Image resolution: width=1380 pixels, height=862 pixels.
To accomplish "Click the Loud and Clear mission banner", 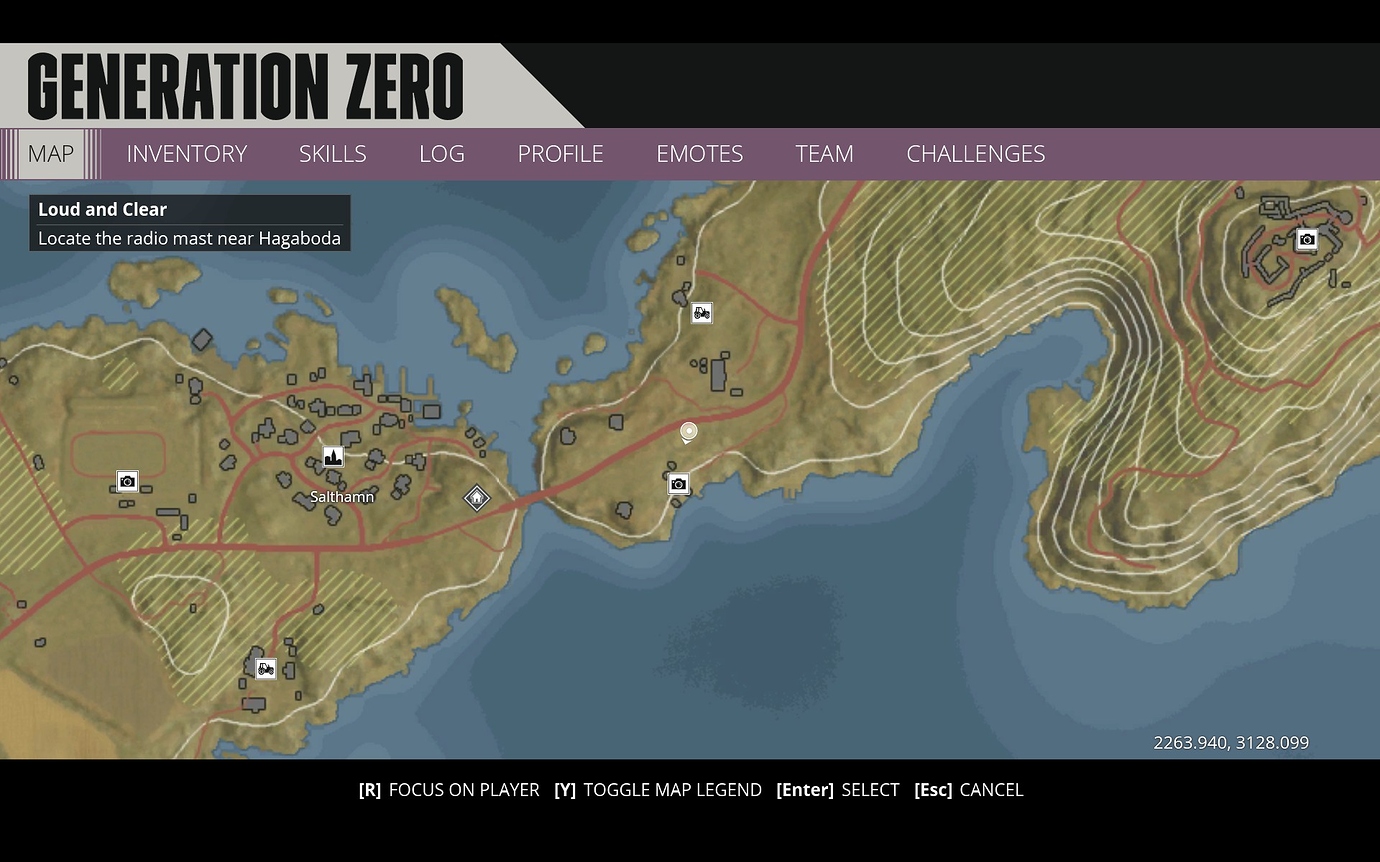I will pos(189,222).
